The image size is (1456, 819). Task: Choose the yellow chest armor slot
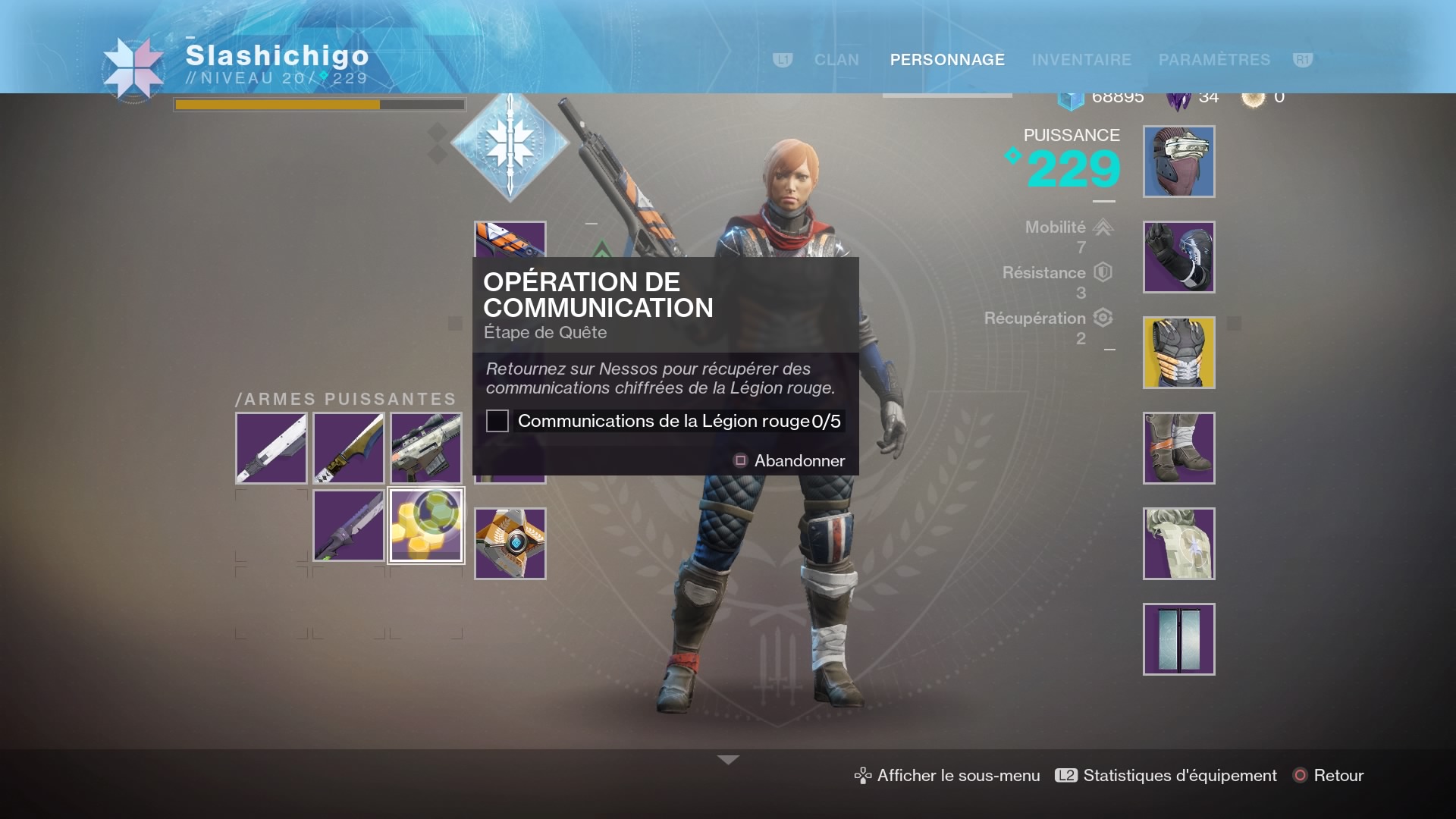tap(1178, 353)
